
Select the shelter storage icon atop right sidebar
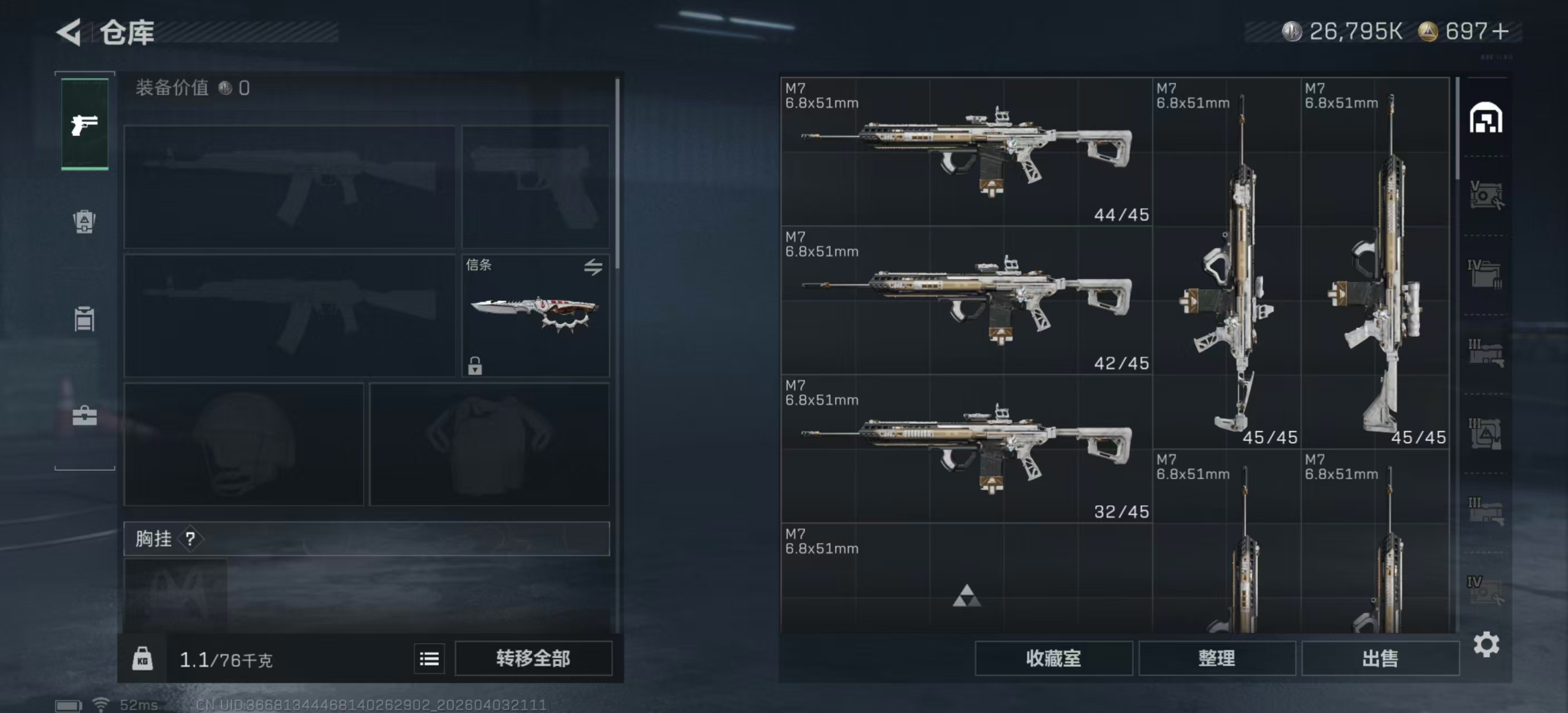[x=1488, y=119]
